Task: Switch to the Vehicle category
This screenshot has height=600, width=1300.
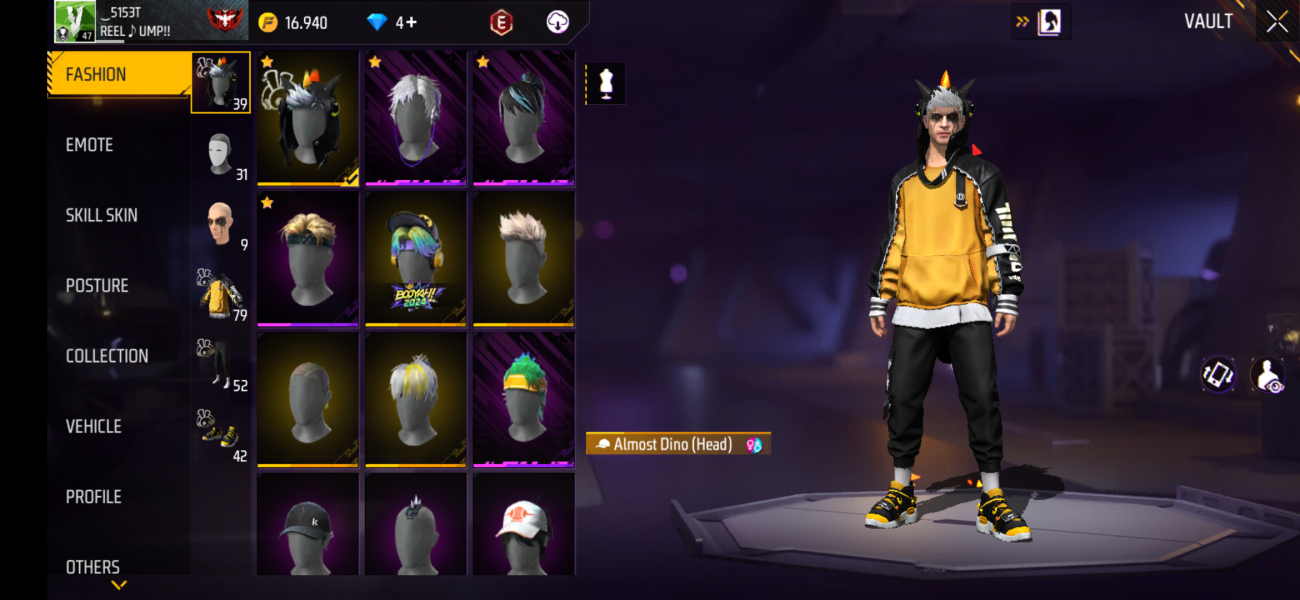Action: [x=94, y=426]
